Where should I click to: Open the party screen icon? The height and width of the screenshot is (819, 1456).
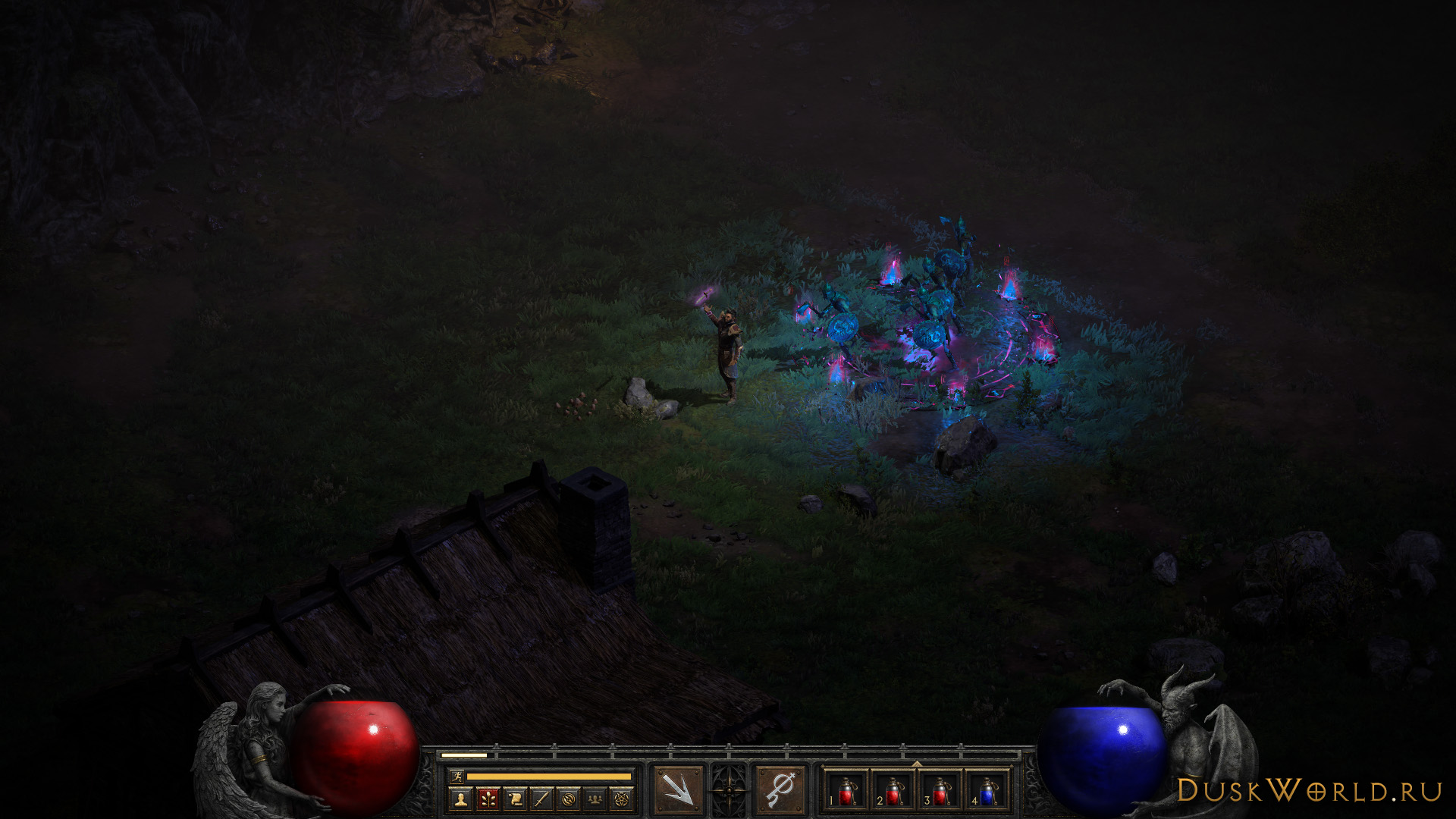pyautogui.click(x=596, y=798)
